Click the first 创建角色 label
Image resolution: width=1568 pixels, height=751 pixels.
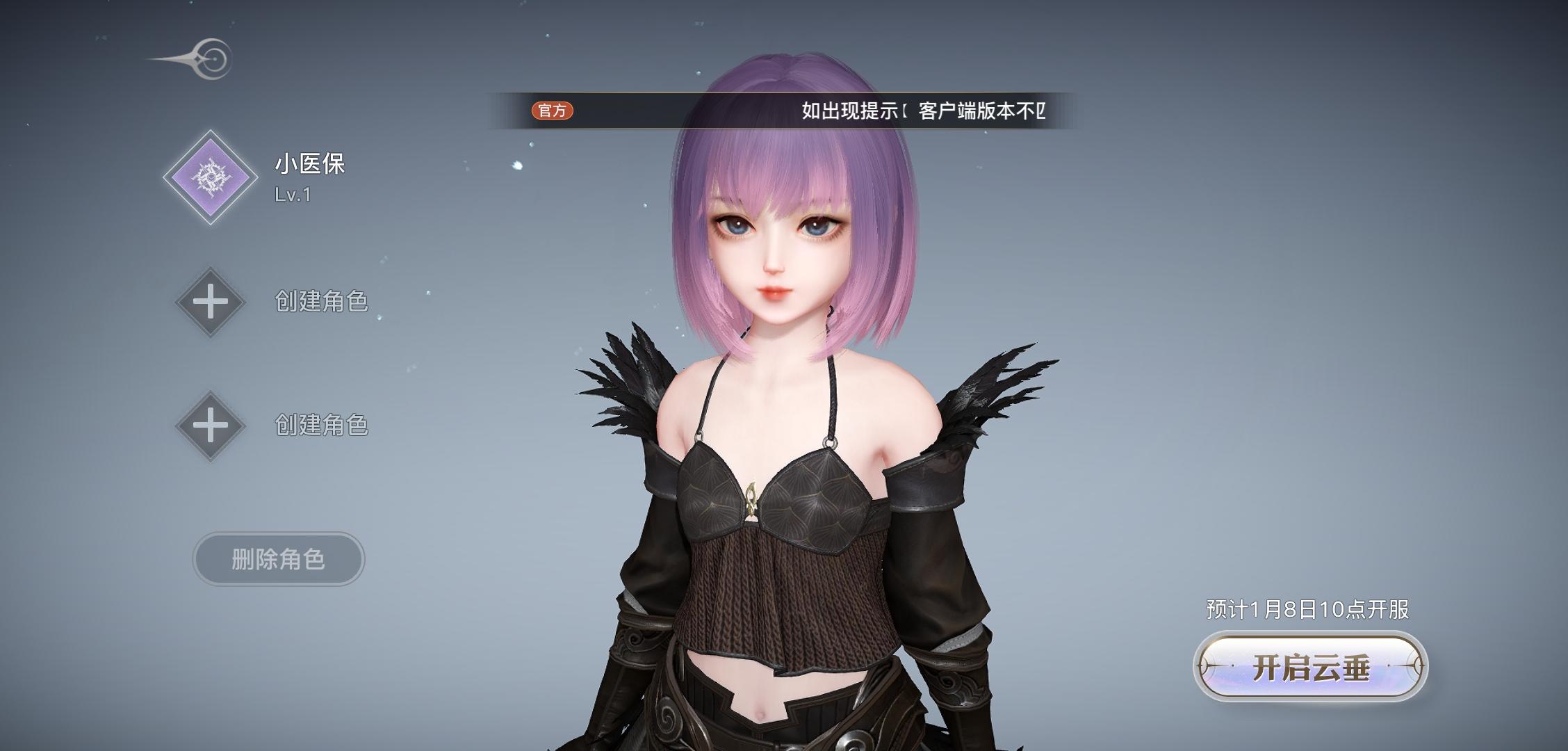321,300
